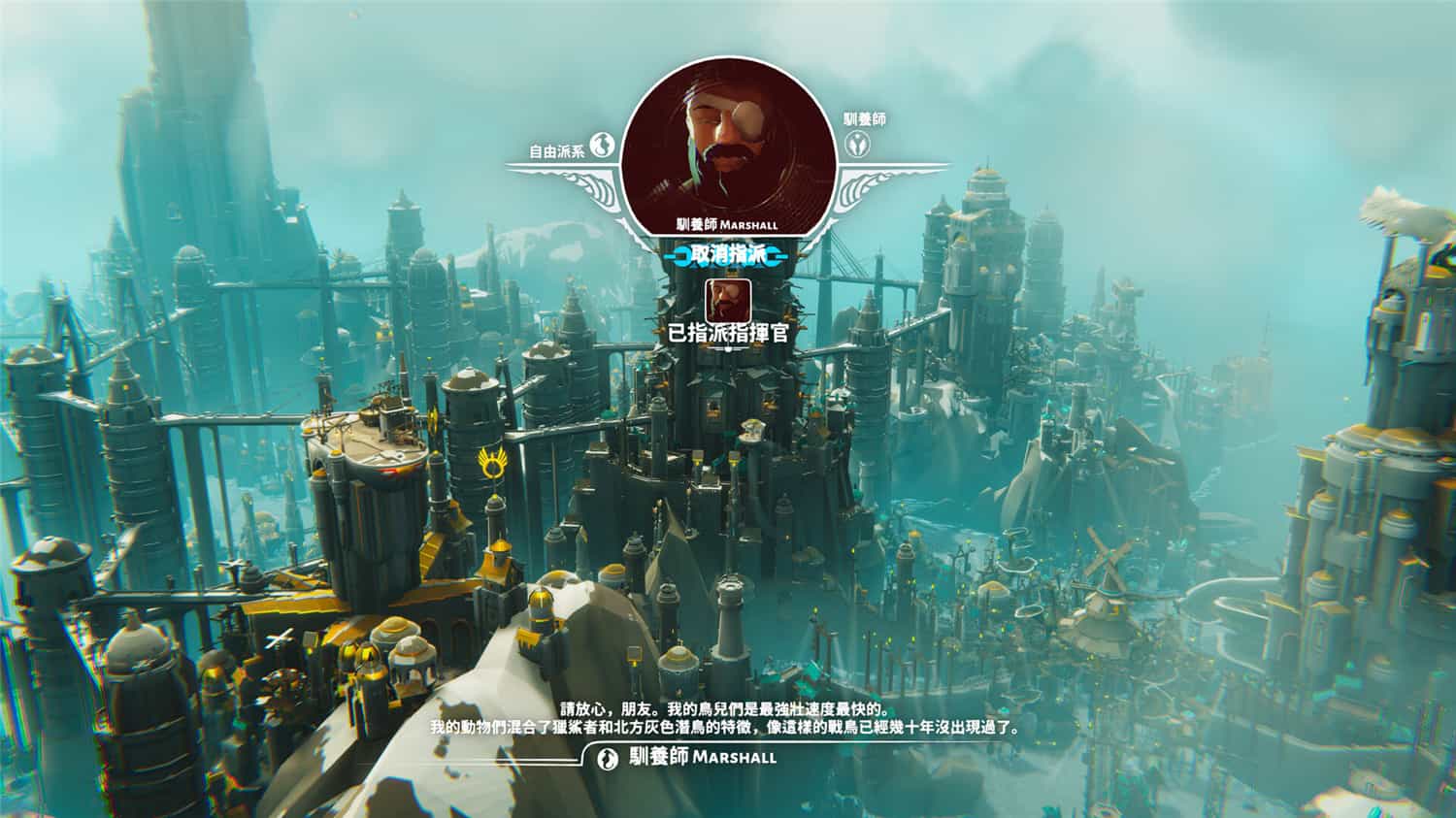This screenshot has width=1456, height=818.
Task: Click the small gold banner emblem left of center tower
Action: 431,419
